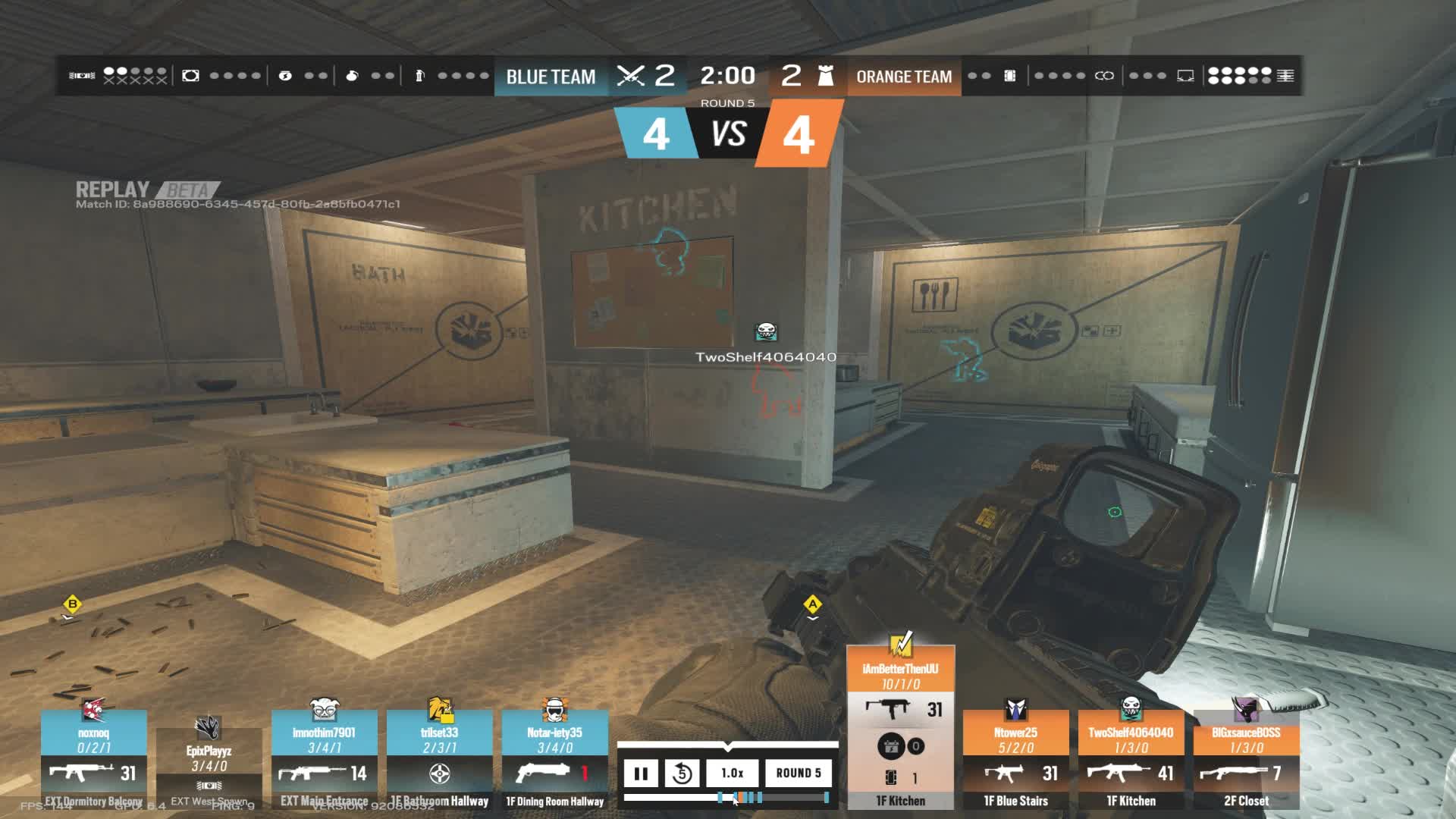Select the ORANGE TEAM header
This screenshot has width=1456, height=819.
point(904,77)
